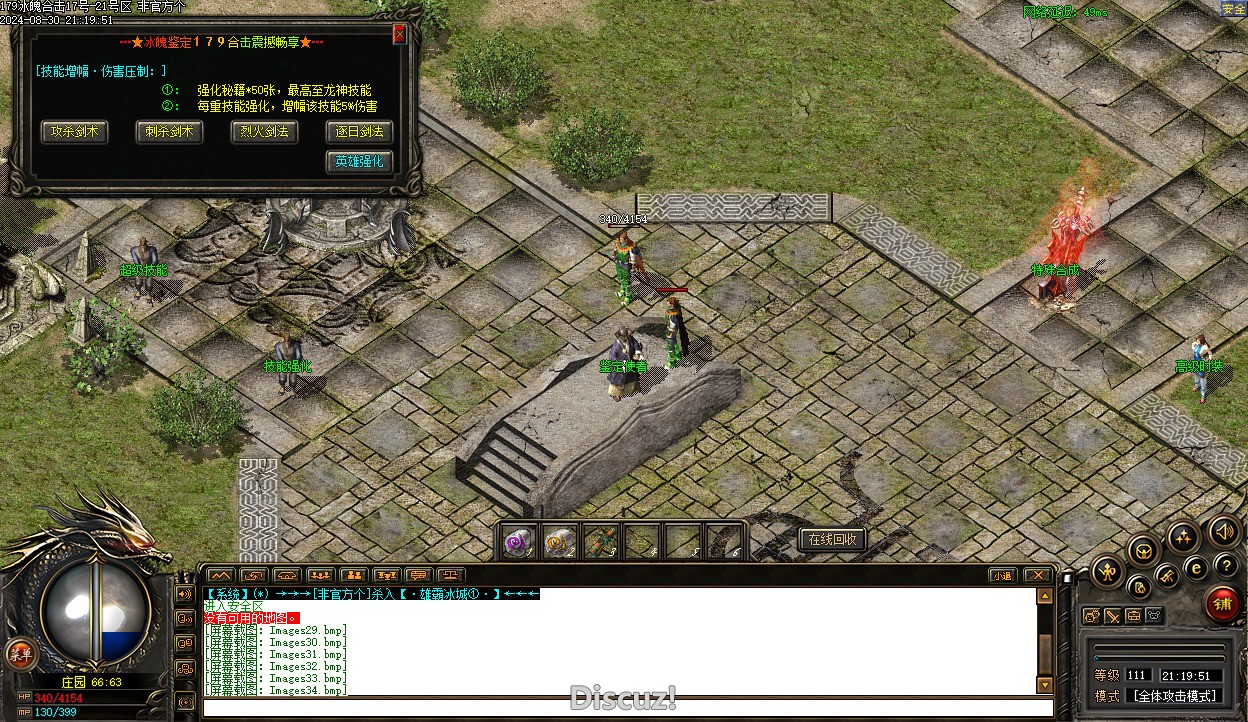The height and width of the screenshot is (722, 1248).
Task: Choose the 攻杀剑术 skill button
Action: point(75,131)
